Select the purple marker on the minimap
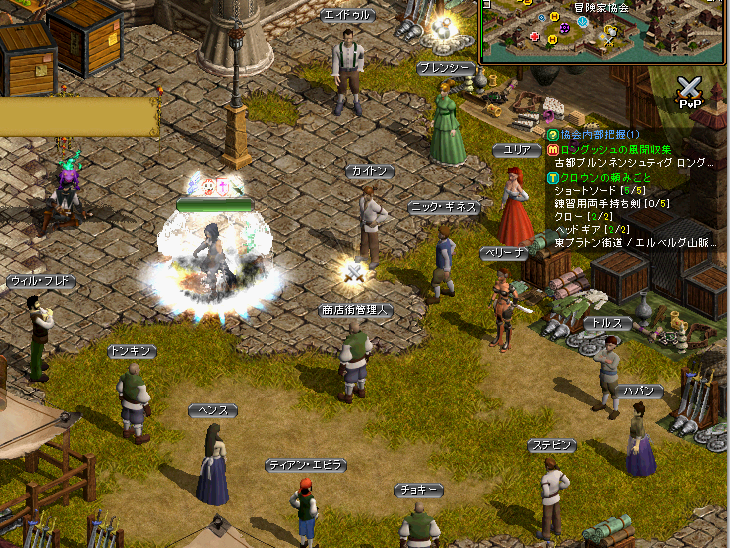This screenshot has width=730, height=548. [x=564, y=29]
